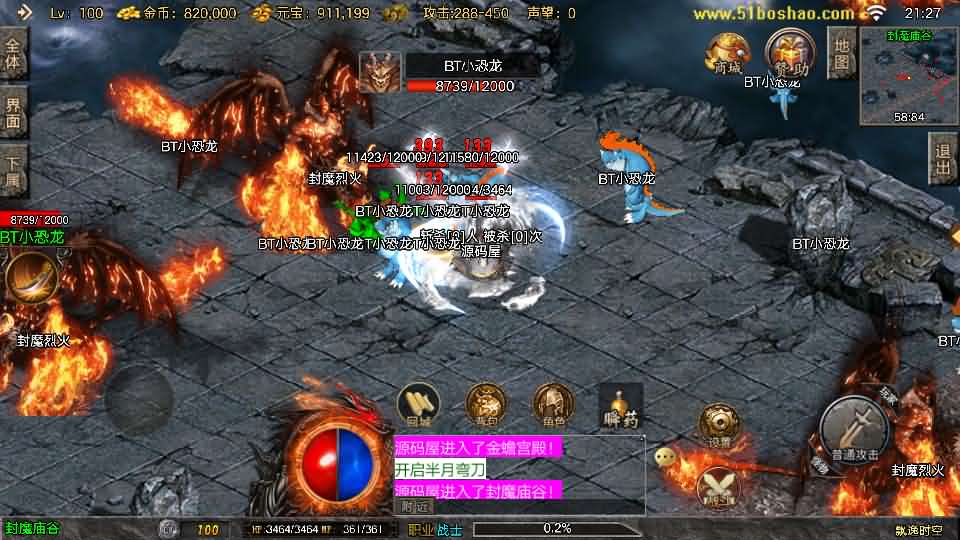
Task: Open the 角色 character sheet
Action: tap(553, 405)
